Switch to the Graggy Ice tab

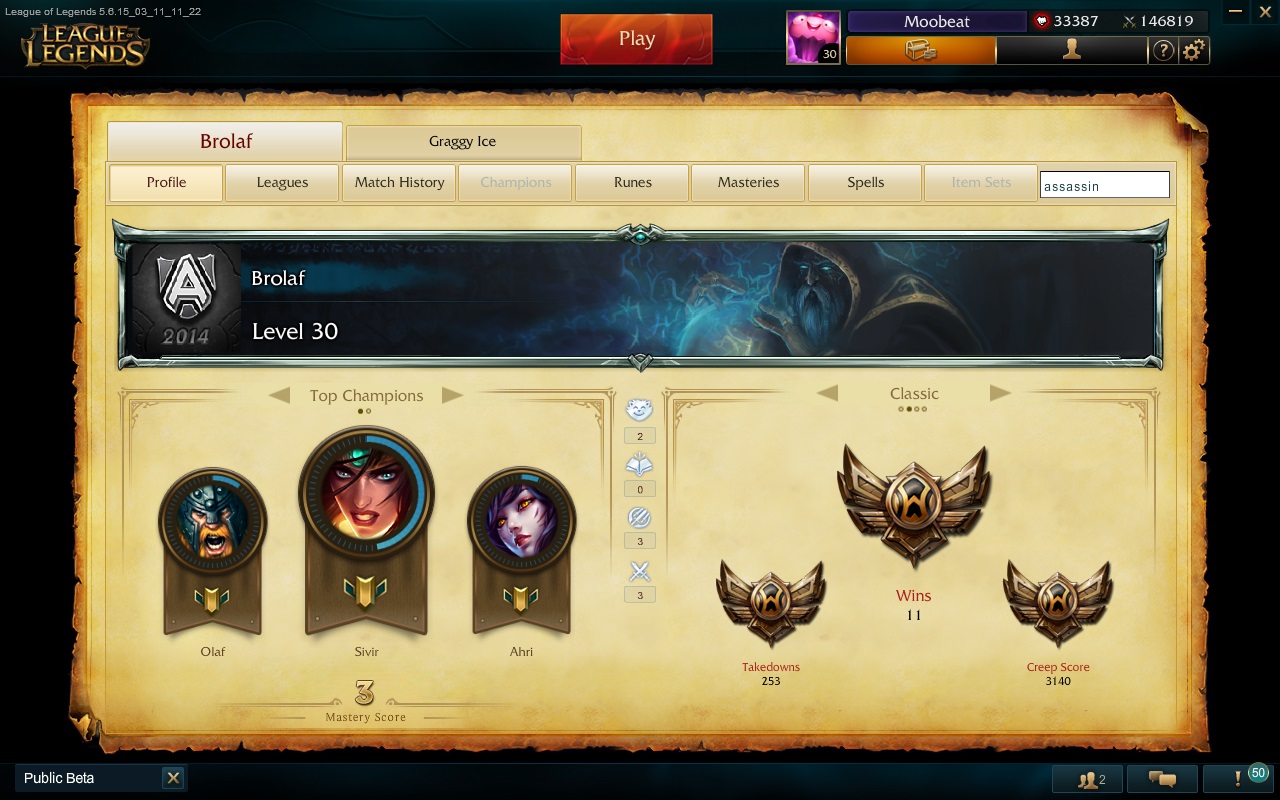(463, 142)
